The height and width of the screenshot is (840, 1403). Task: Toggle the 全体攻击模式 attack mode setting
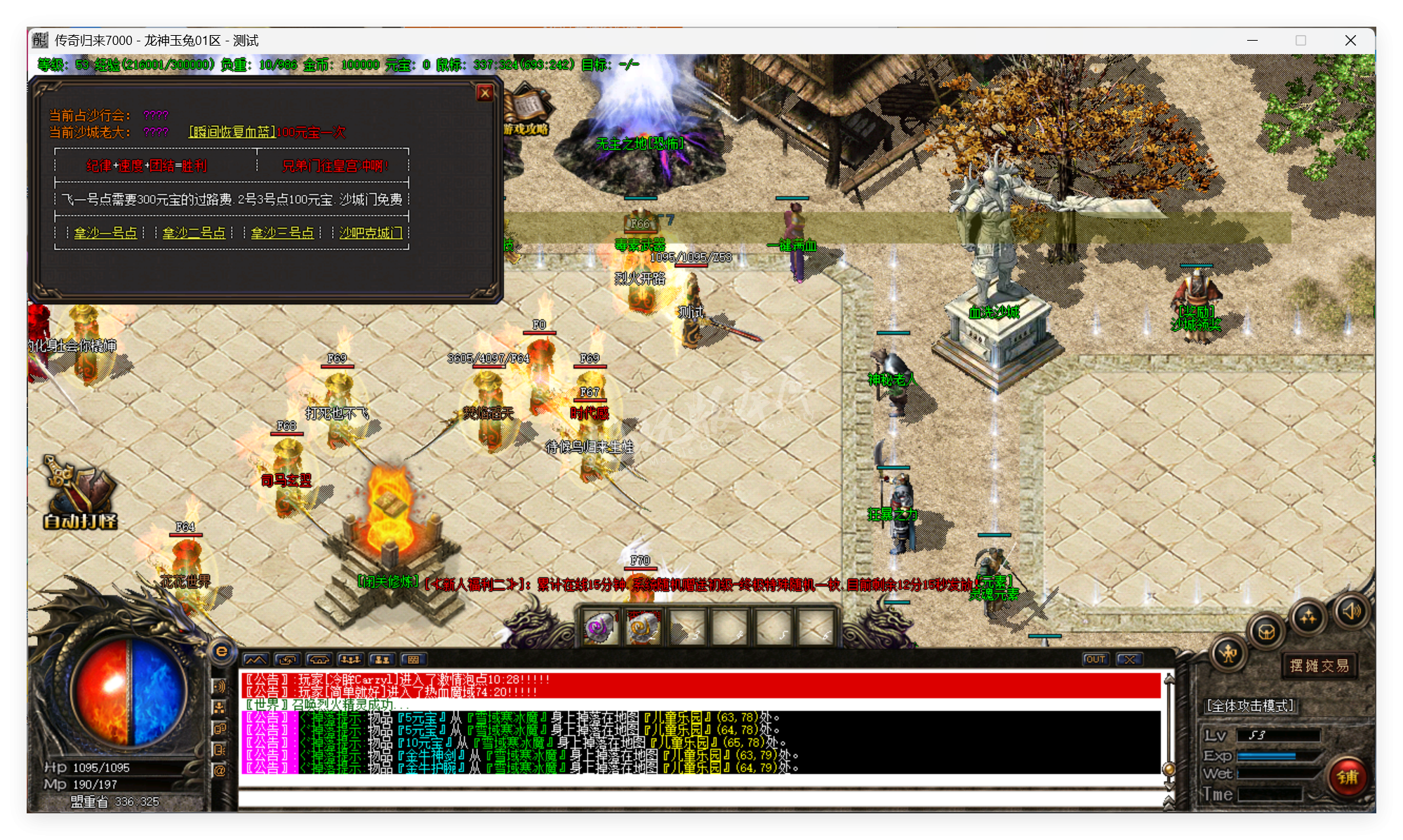click(x=1249, y=706)
